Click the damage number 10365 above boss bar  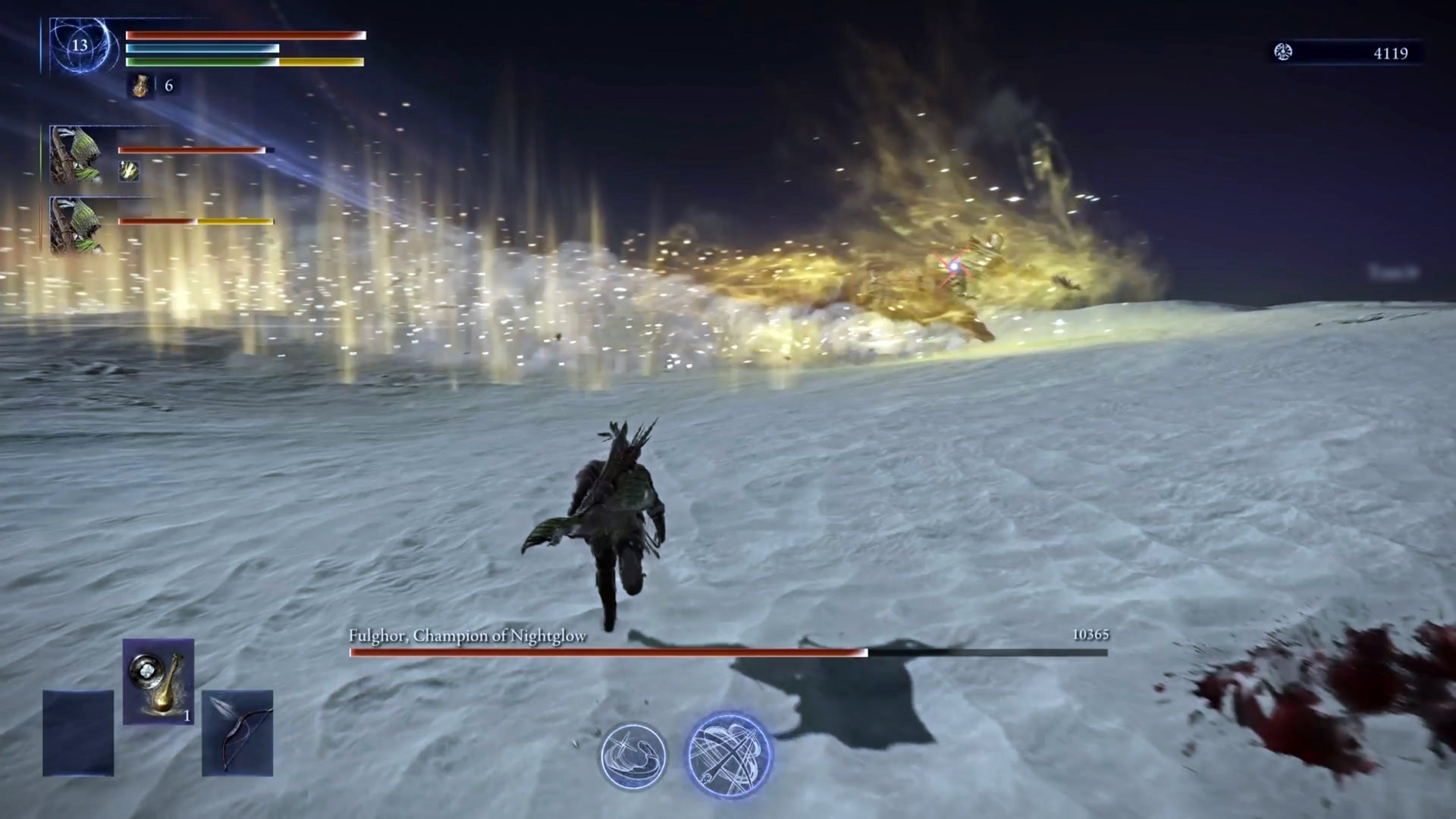click(x=1090, y=635)
